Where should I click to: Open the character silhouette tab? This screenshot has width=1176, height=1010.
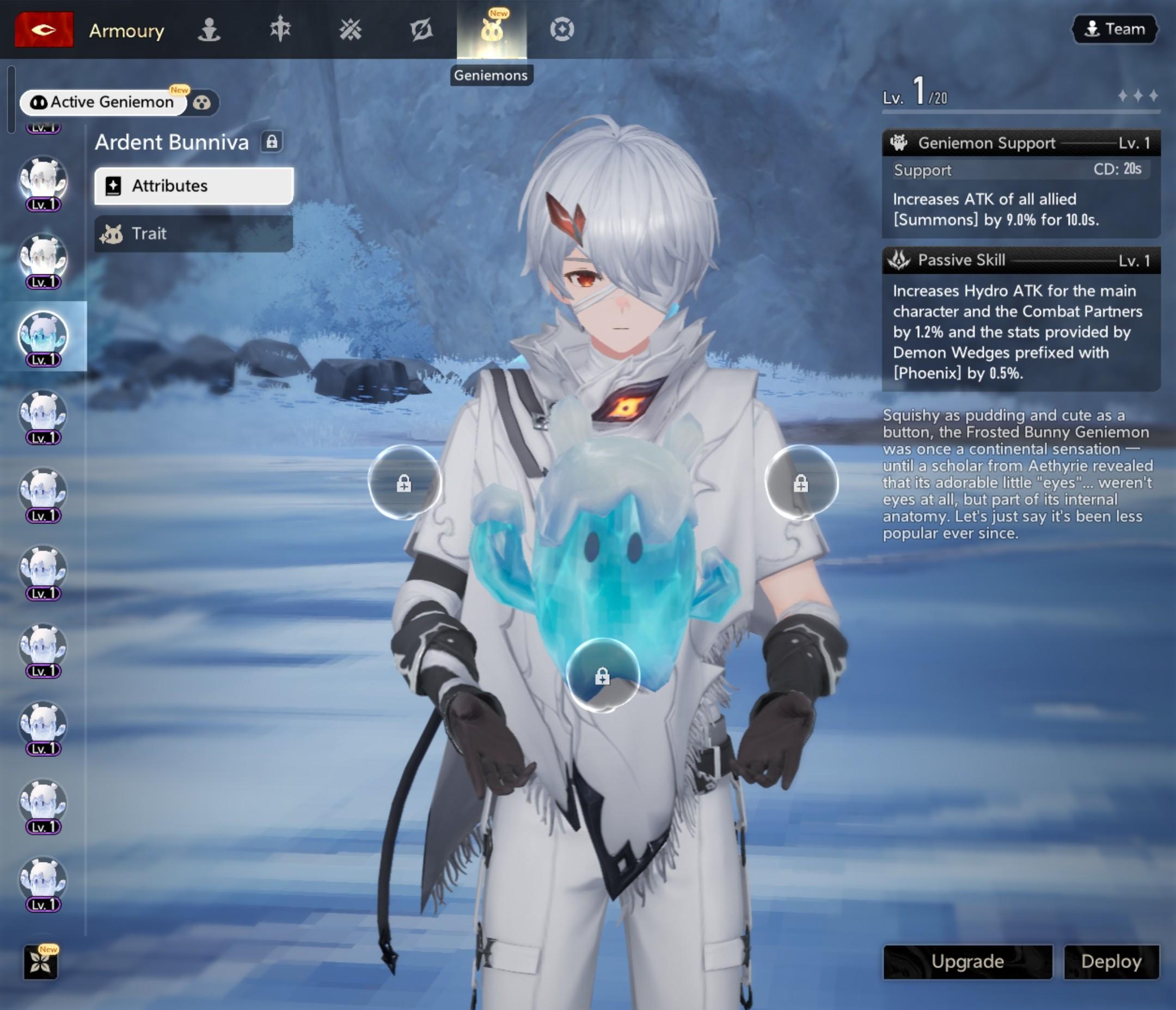coord(209,29)
